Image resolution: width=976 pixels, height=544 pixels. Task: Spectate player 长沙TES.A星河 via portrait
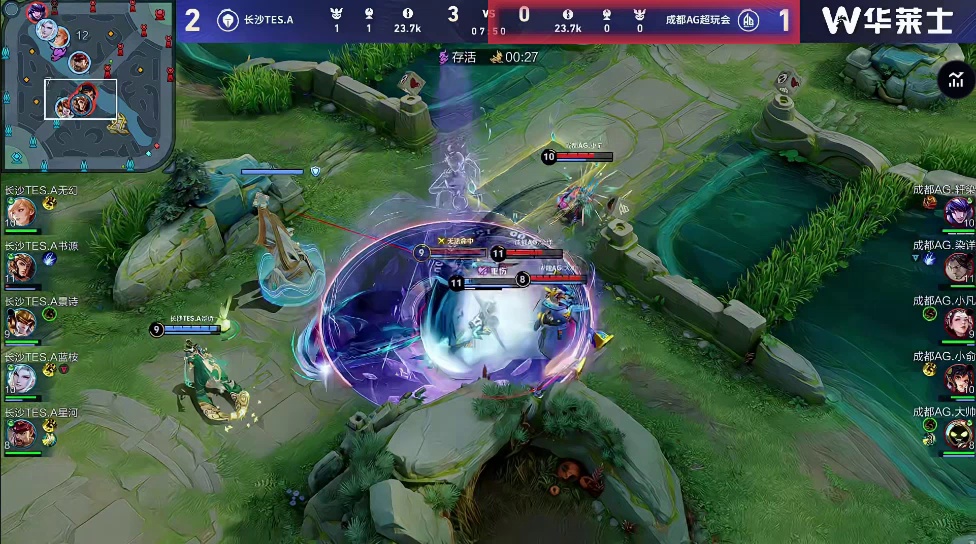pos(20,433)
